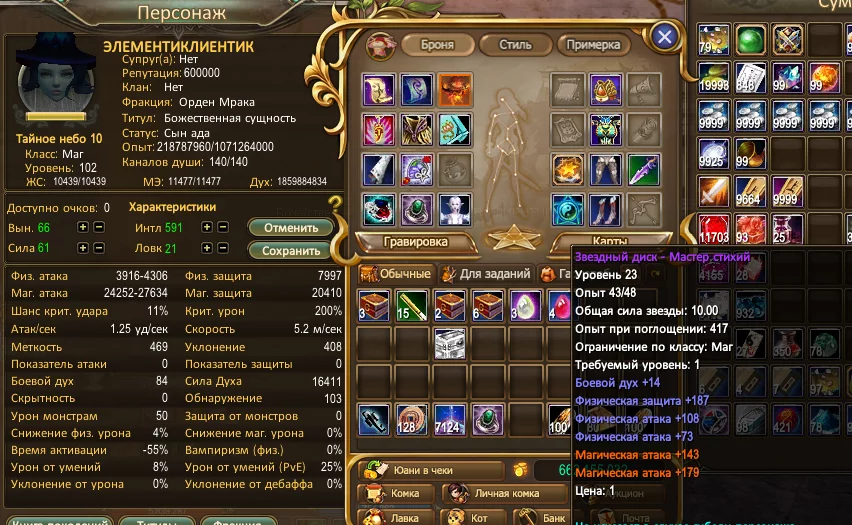The height and width of the screenshot is (525, 852).
Task: Save stats with Сохранить button
Action: 289,250
